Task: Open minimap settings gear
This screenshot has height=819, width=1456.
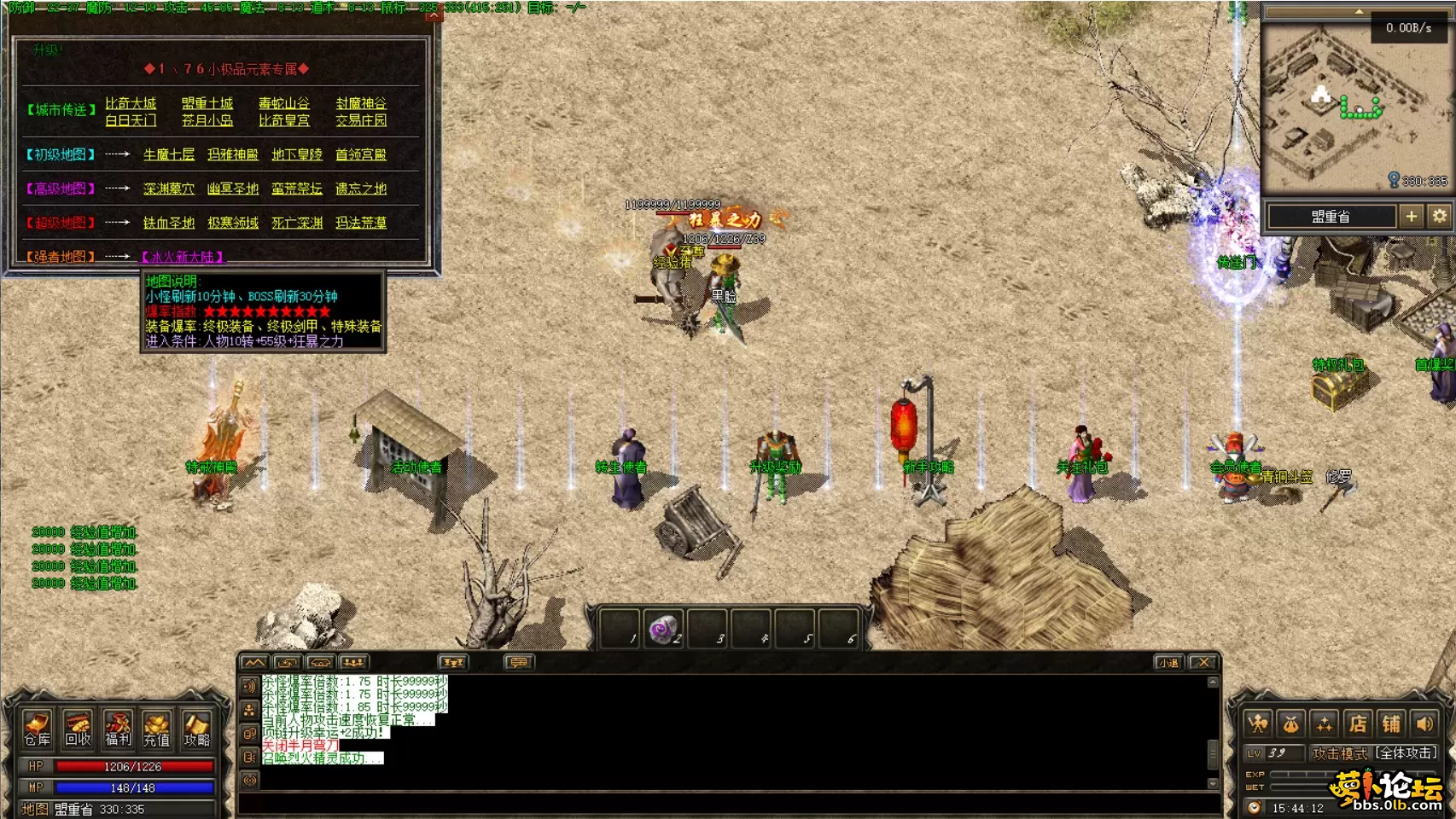Action: pyautogui.click(x=1440, y=217)
